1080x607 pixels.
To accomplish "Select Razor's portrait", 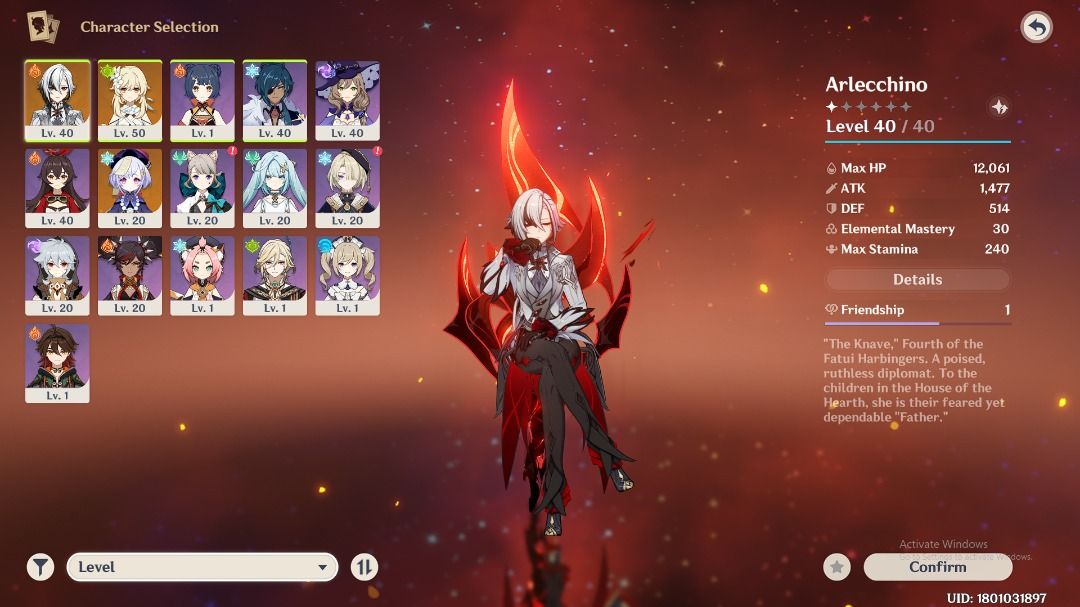I will pyautogui.click(x=57, y=275).
